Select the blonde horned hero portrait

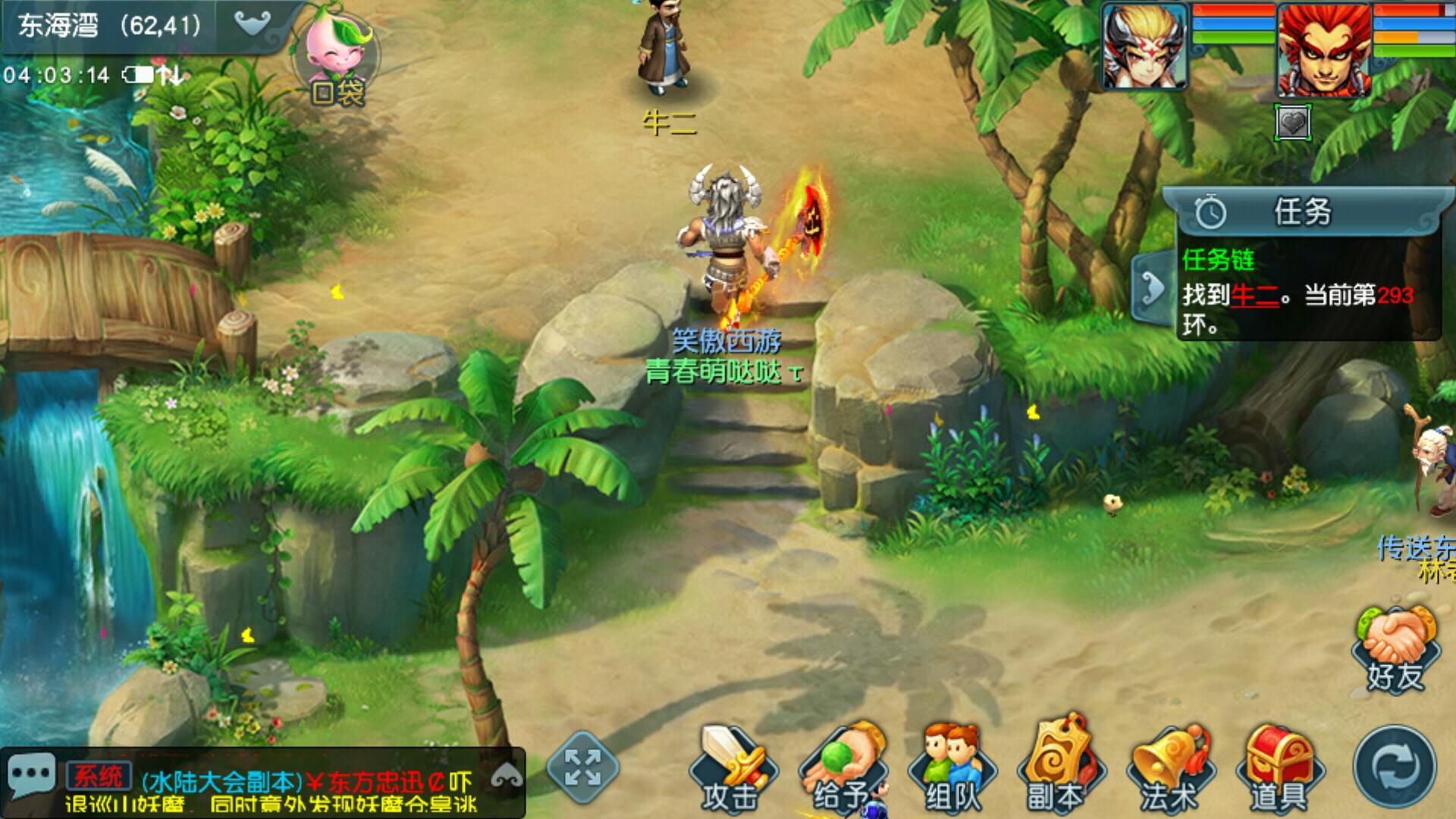pos(1144,47)
